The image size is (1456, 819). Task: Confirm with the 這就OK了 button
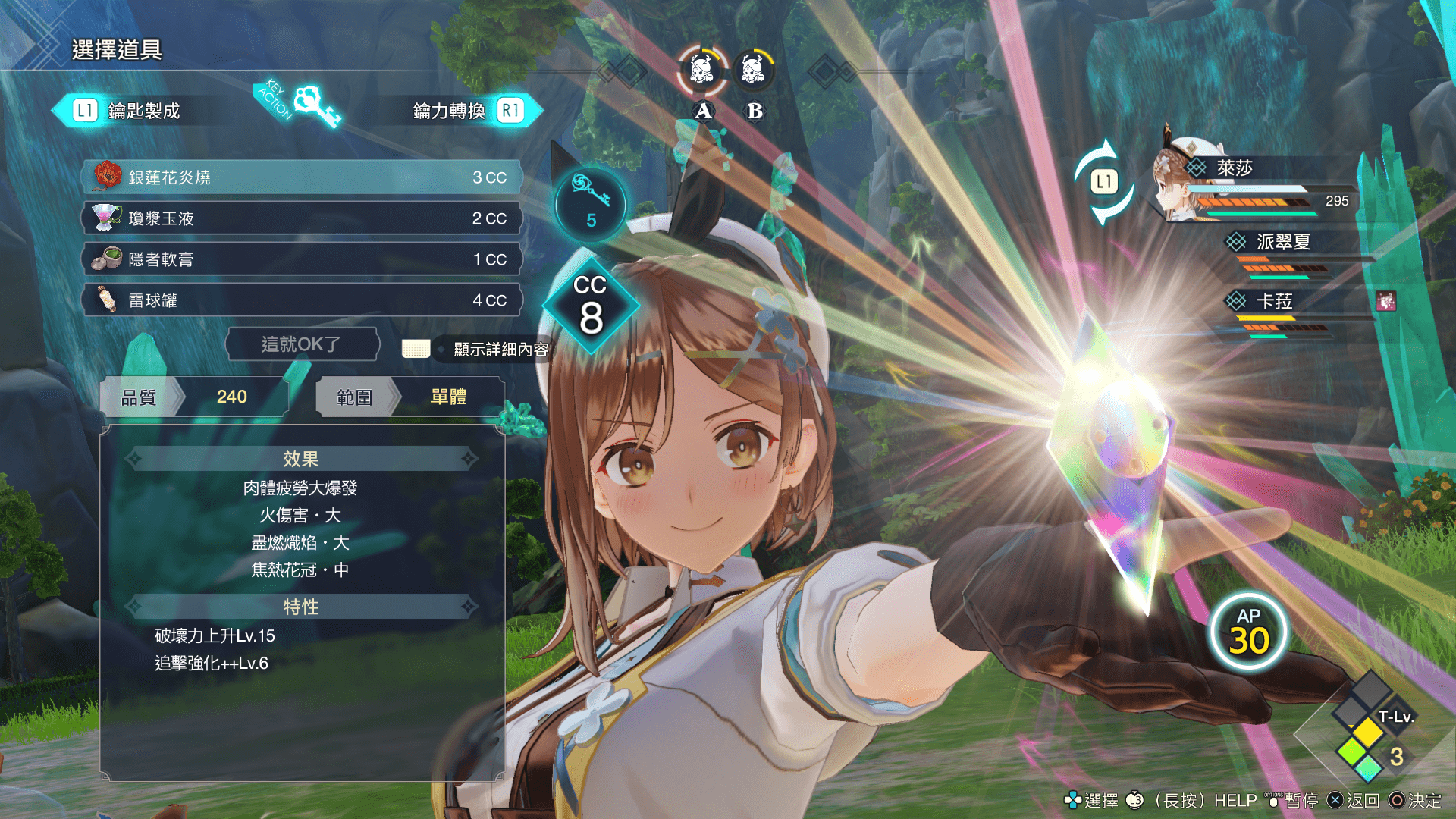tap(302, 344)
